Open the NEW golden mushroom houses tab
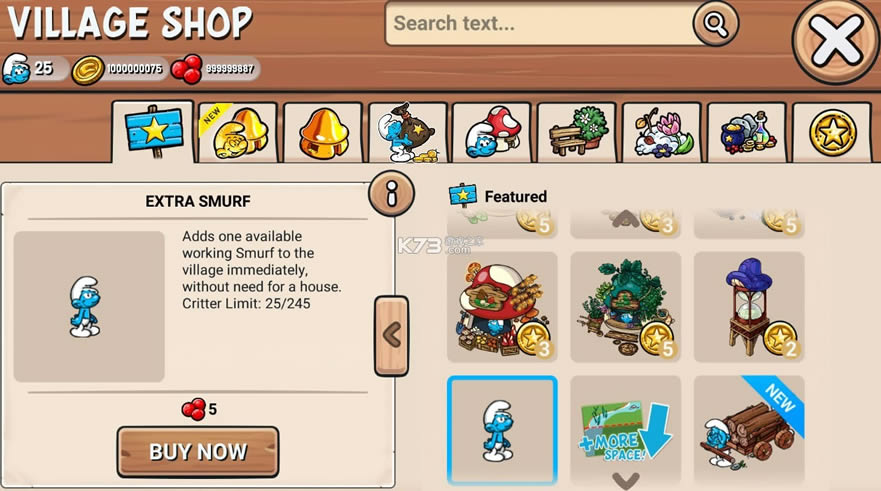The image size is (881, 491). coord(236,134)
